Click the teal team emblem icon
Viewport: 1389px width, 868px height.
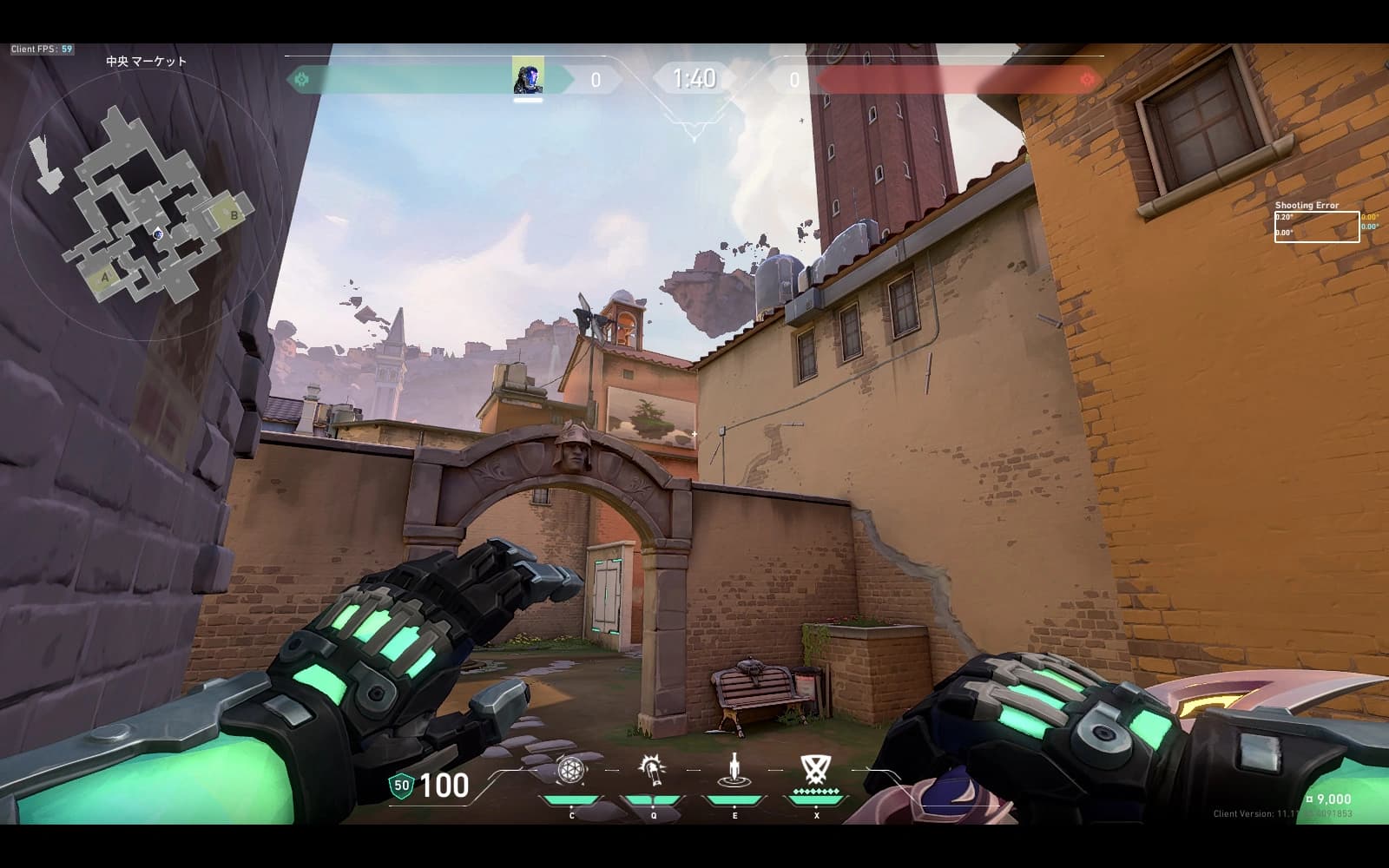(x=302, y=80)
